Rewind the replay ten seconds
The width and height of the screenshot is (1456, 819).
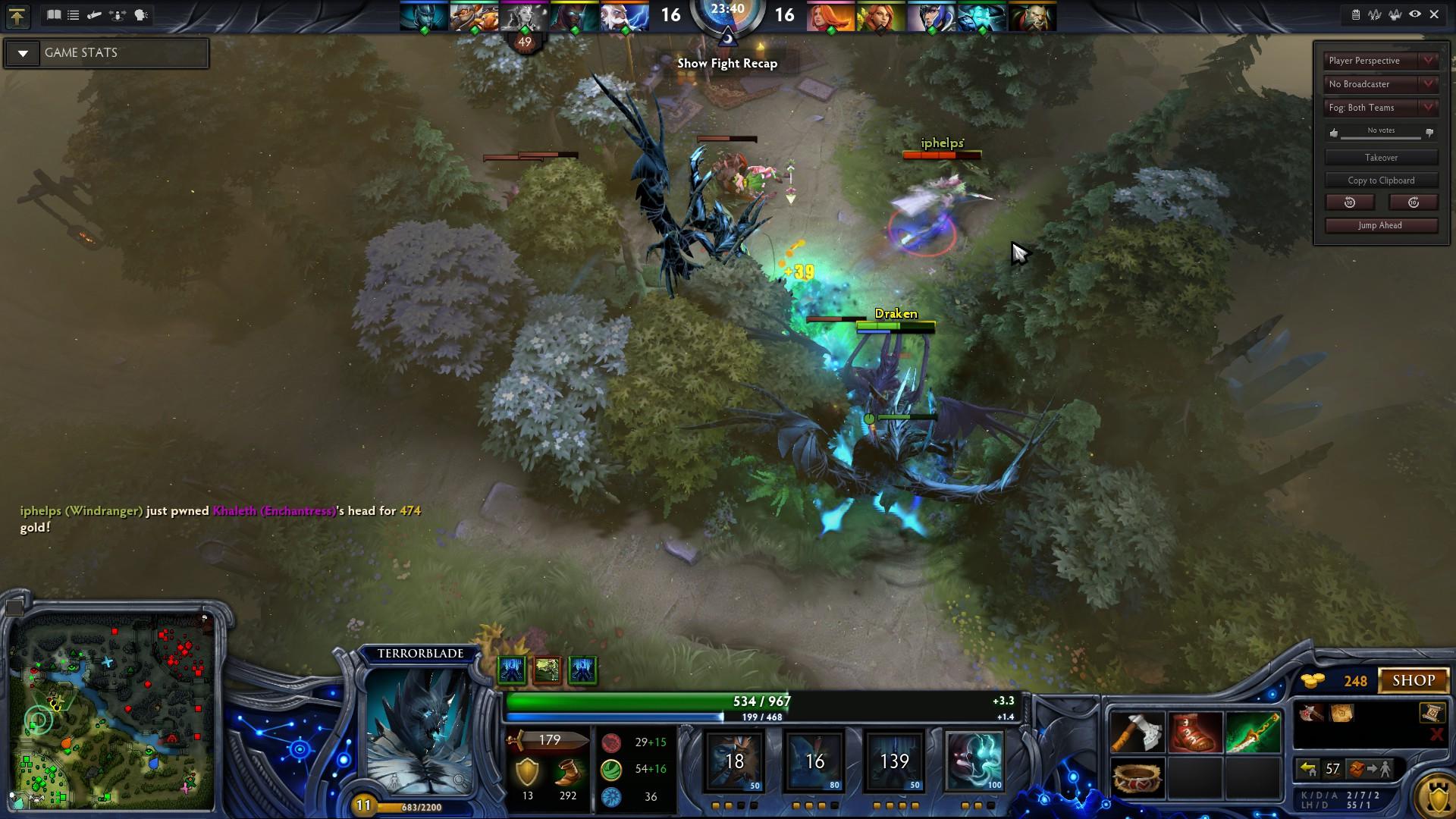click(x=1350, y=202)
